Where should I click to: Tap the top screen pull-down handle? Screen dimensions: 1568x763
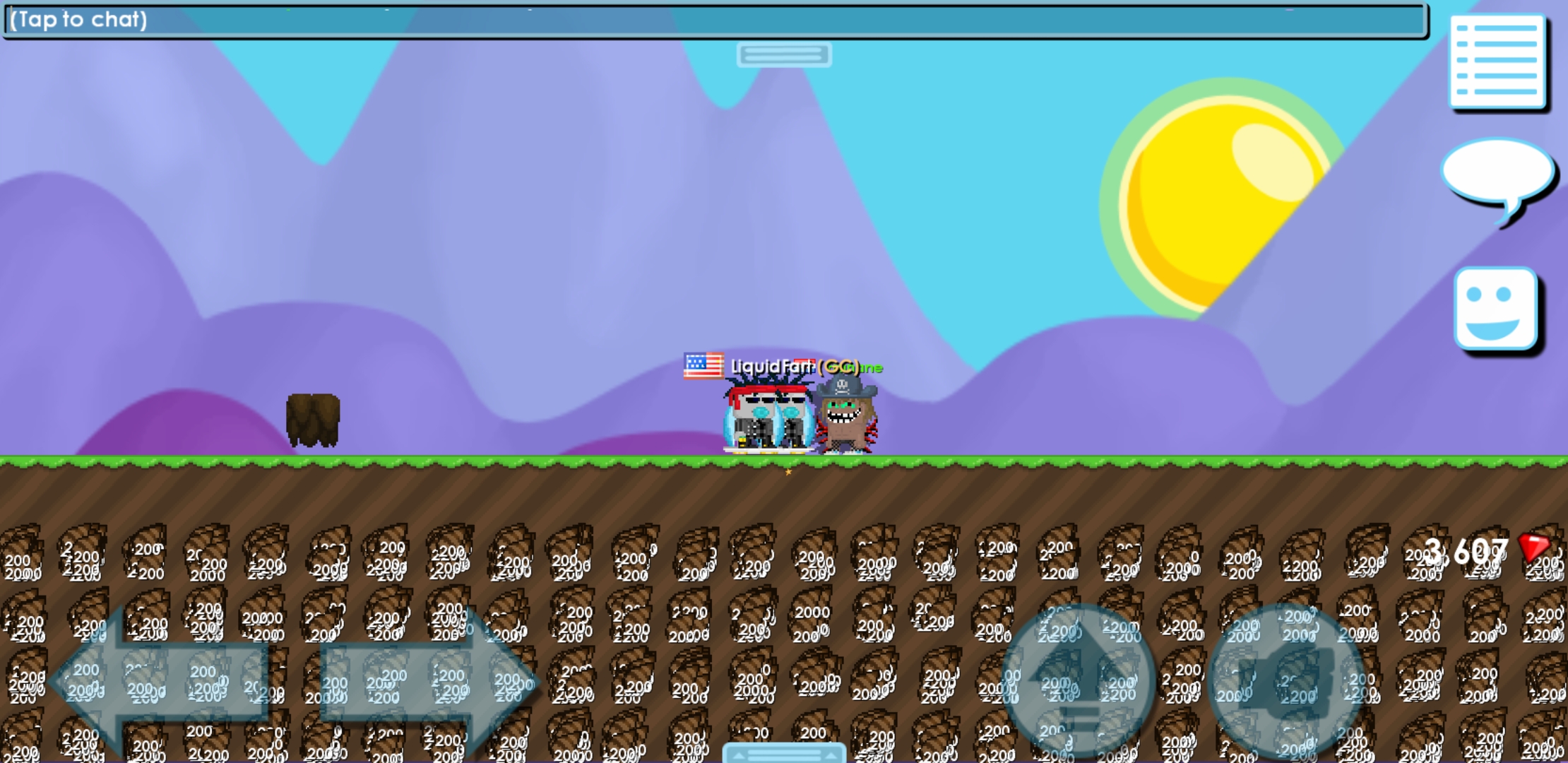(784, 54)
